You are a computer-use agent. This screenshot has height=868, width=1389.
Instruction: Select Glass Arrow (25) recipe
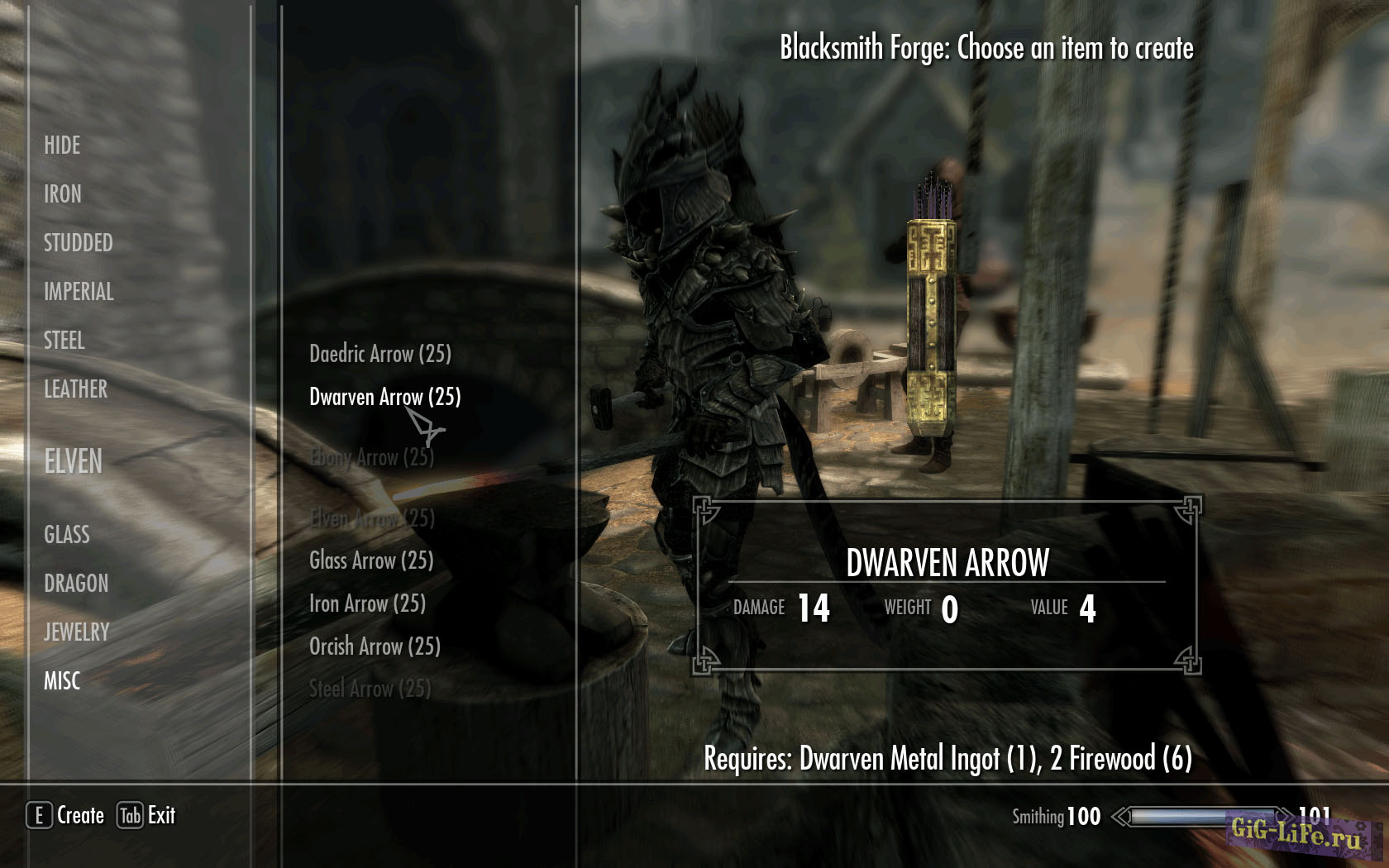click(371, 561)
